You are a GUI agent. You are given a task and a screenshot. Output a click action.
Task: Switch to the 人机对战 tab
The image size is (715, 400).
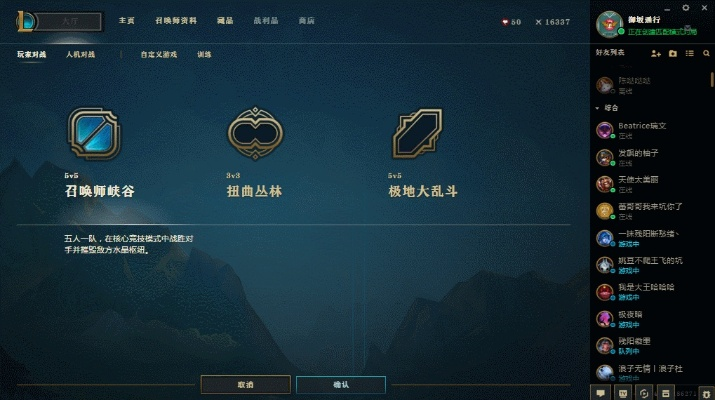click(x=81, y=54)
